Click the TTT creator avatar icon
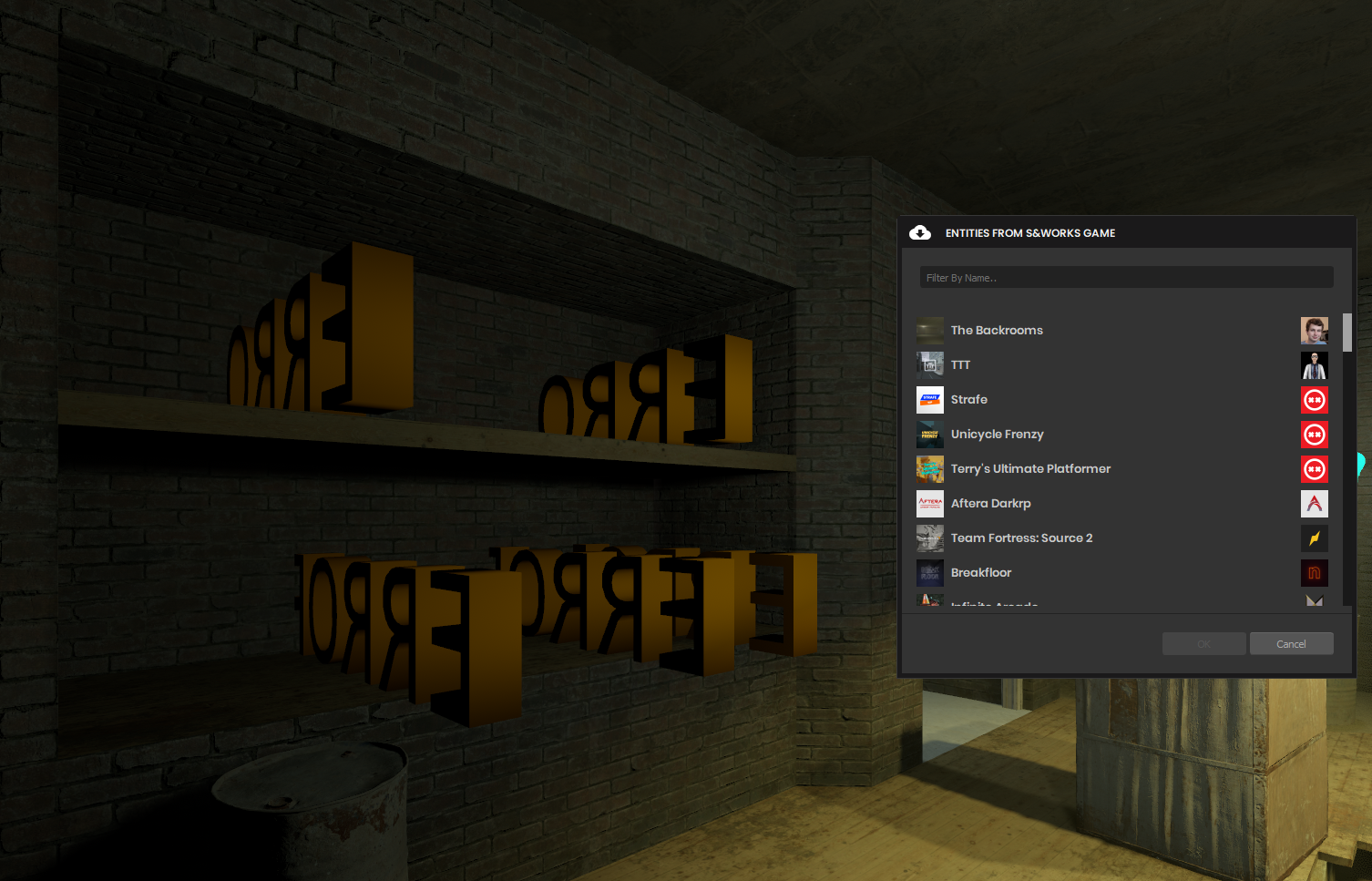 click(x=1314, y=364)
